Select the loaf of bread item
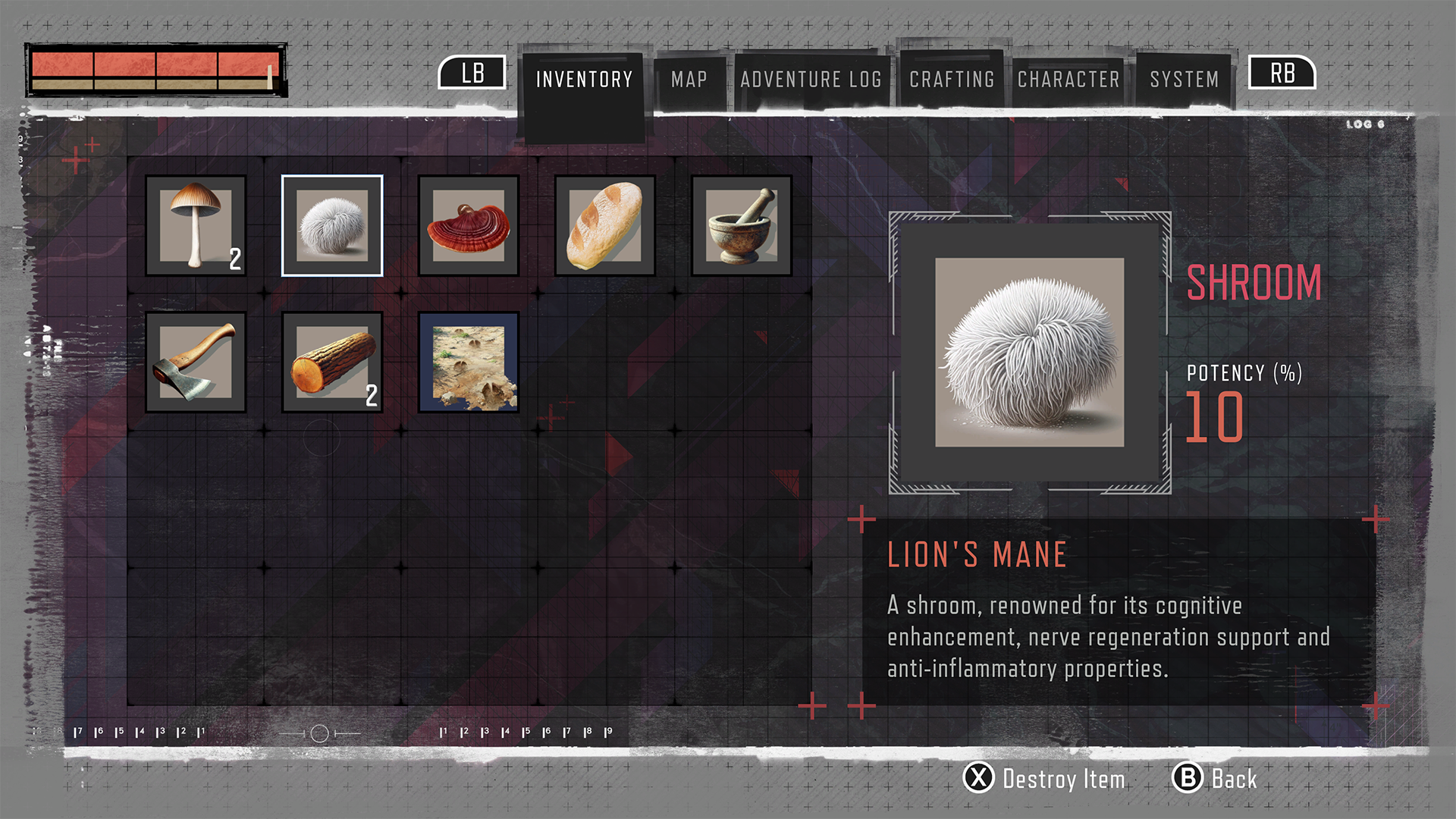Image resolution: width=1456 pixels, height=819 pixels. 604,225
